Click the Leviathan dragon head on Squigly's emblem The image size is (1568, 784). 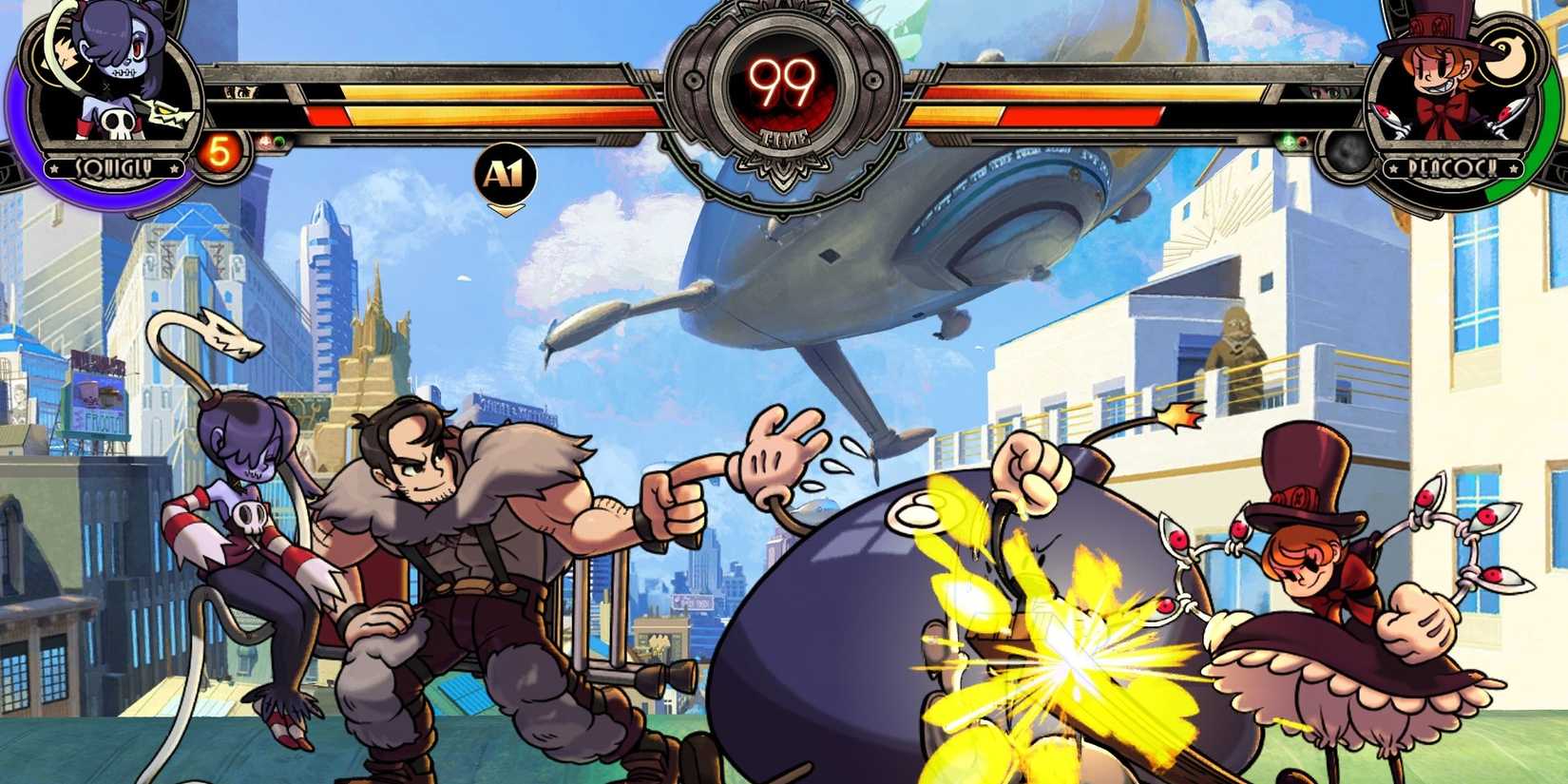(167, 111)
